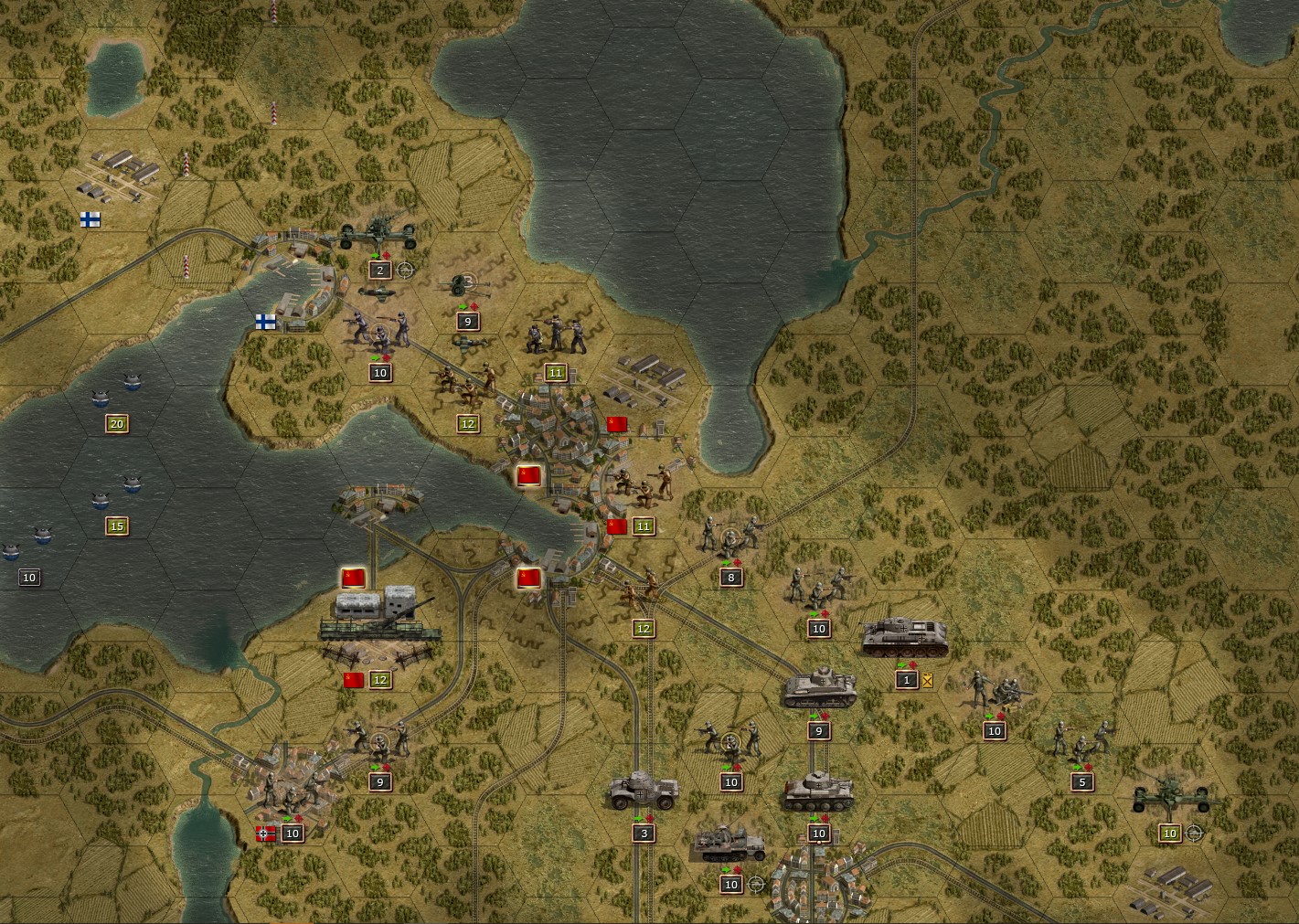Click the yellow X objective marker next to the Tiger

[927, 680]
